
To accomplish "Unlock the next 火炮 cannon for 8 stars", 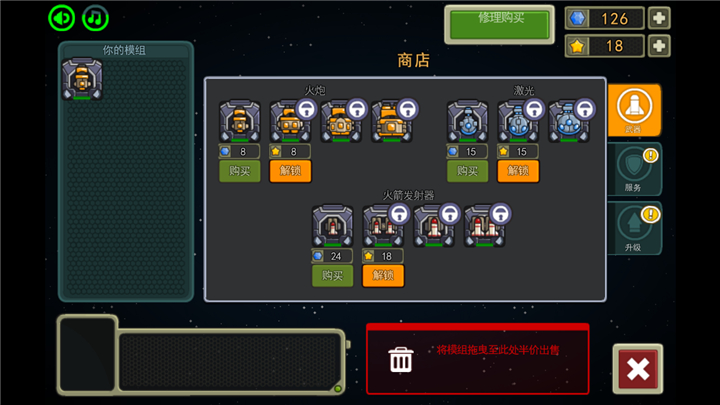I will tap(290, 171).
